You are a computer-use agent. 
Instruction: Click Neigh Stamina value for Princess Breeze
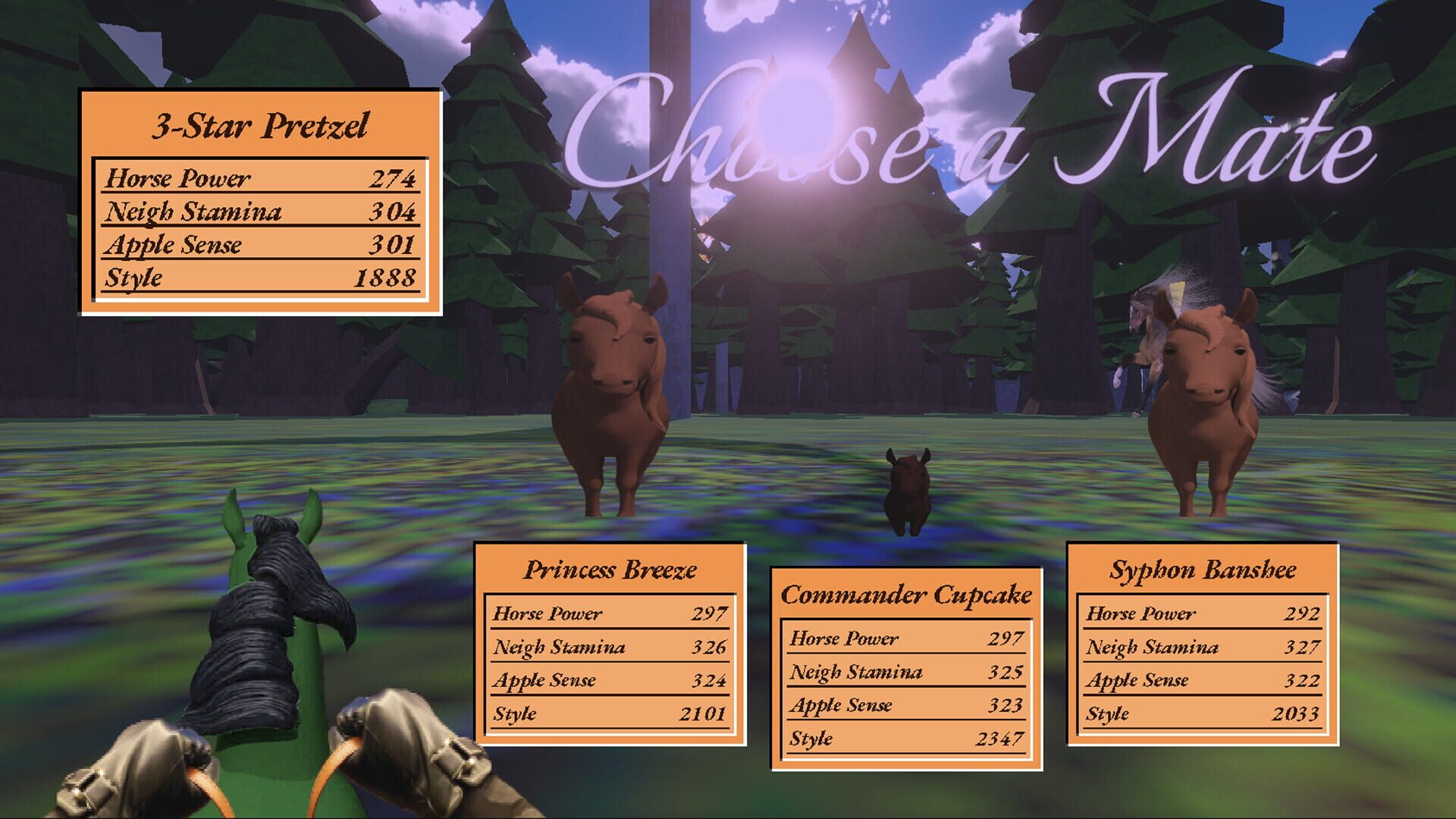pos(710,646)
